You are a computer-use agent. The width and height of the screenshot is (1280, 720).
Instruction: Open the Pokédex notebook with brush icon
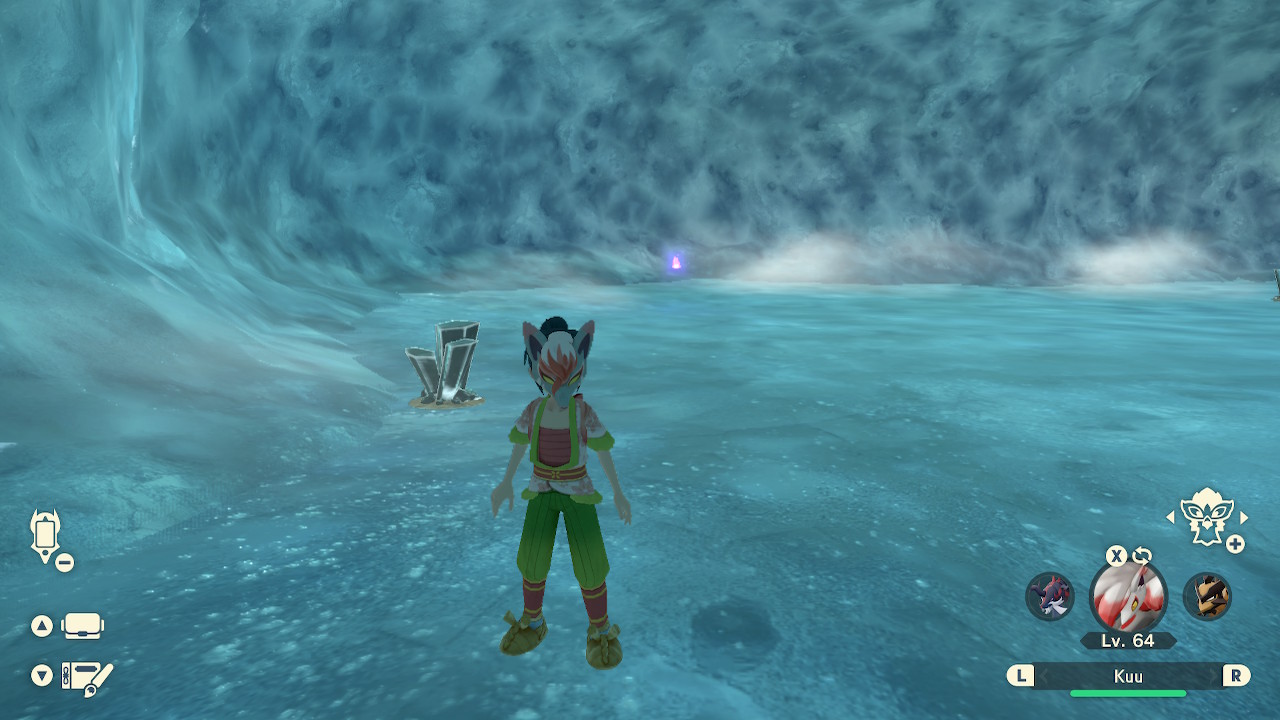[x=88, y=677]
